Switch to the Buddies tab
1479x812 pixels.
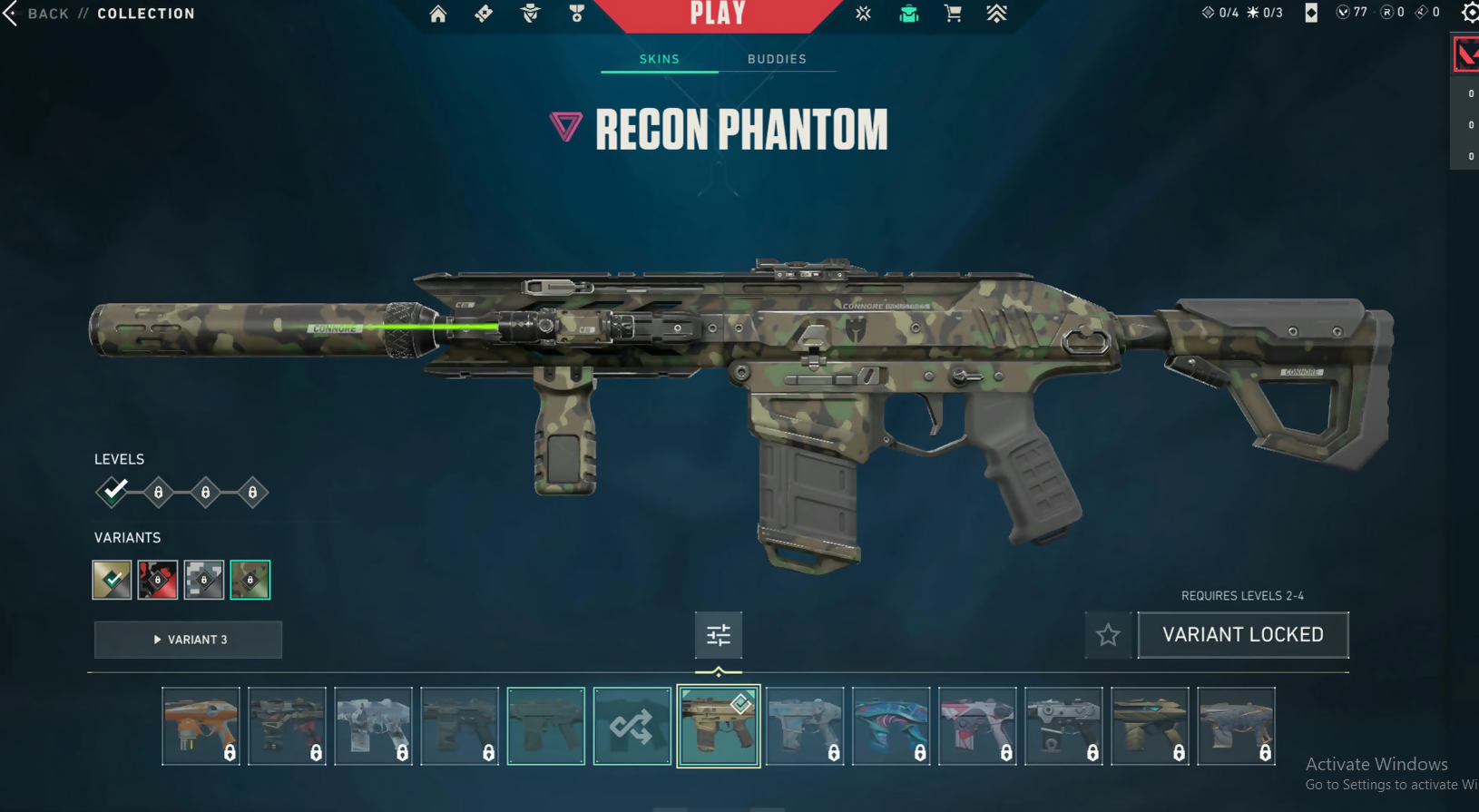(777, 59)
